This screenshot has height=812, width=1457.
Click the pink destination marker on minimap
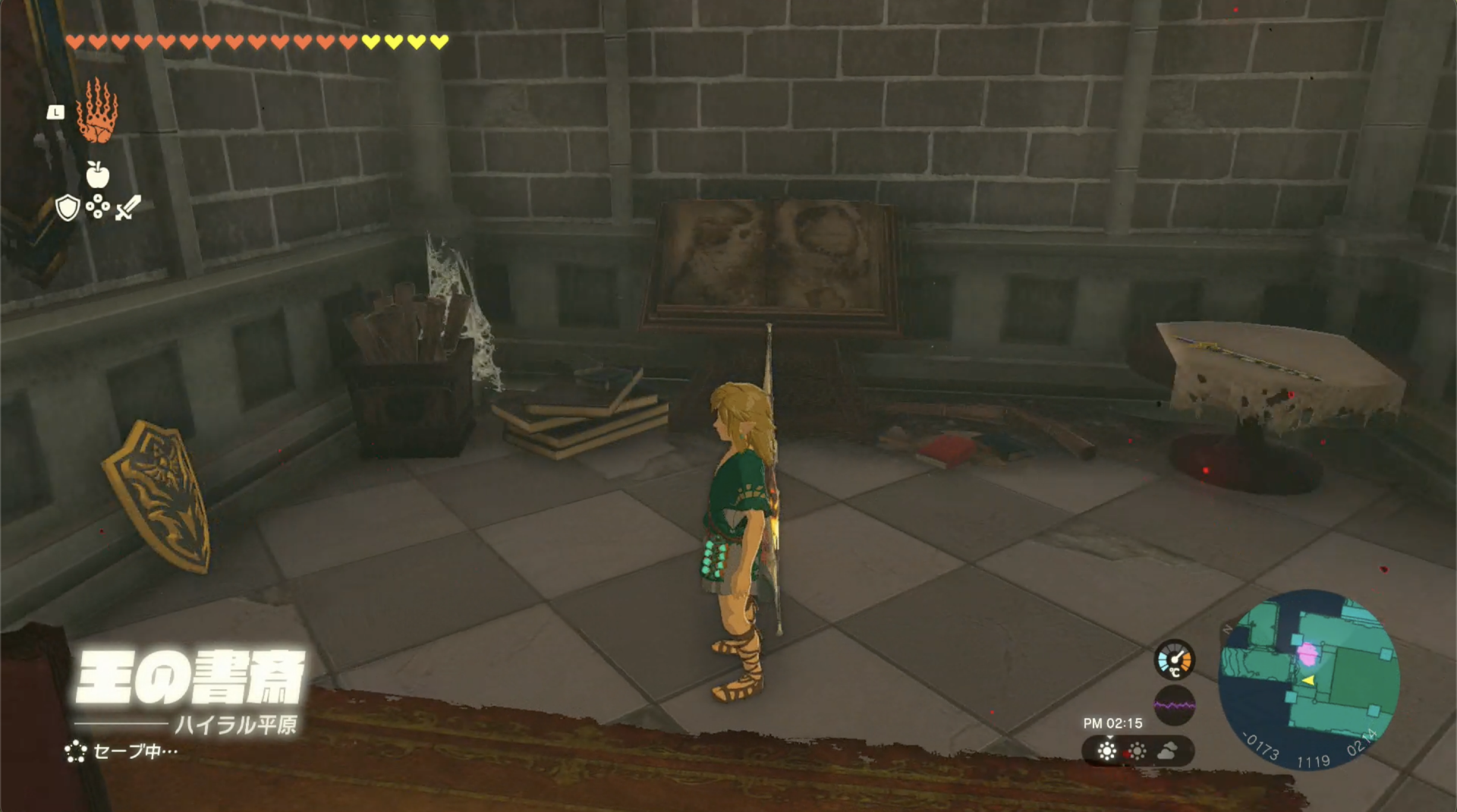click(x=1308, y=655)
